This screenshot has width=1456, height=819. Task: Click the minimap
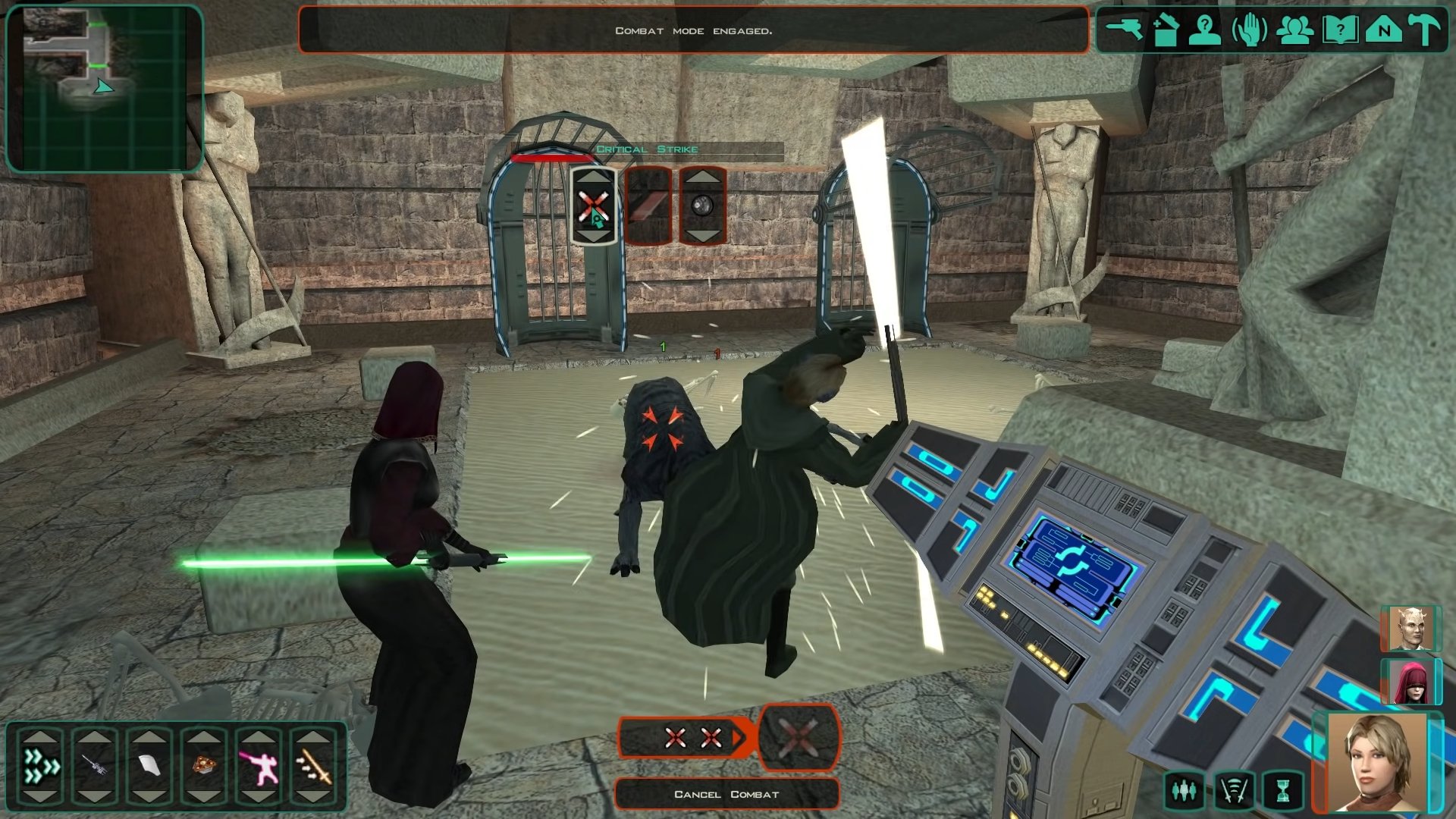coord(104,88)
